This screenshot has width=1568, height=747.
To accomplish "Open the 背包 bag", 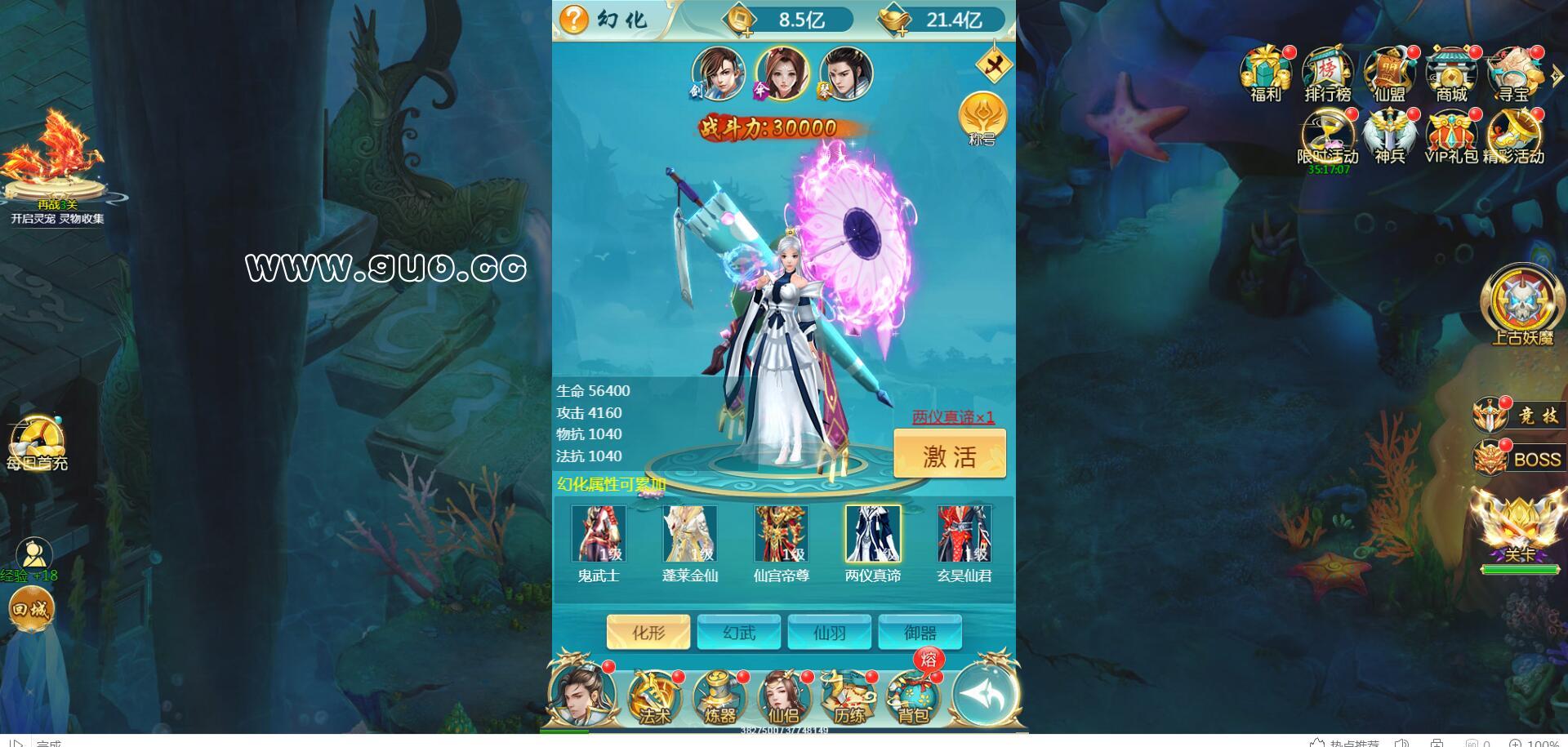I will coord(913,698).
